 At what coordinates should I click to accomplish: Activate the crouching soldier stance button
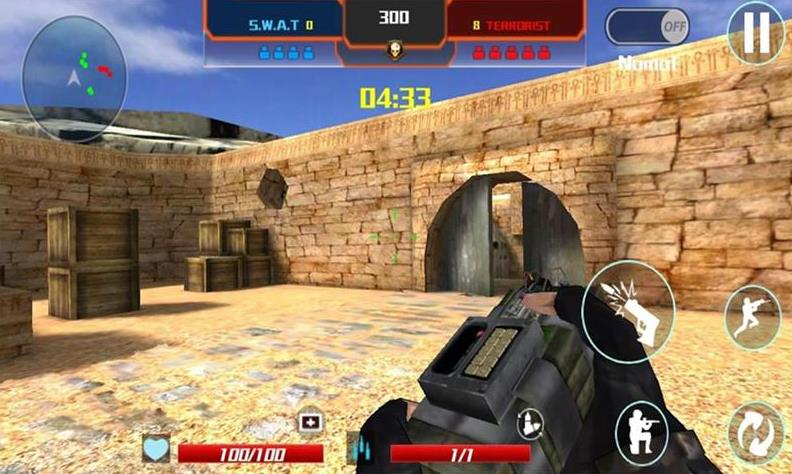[642, 431]
